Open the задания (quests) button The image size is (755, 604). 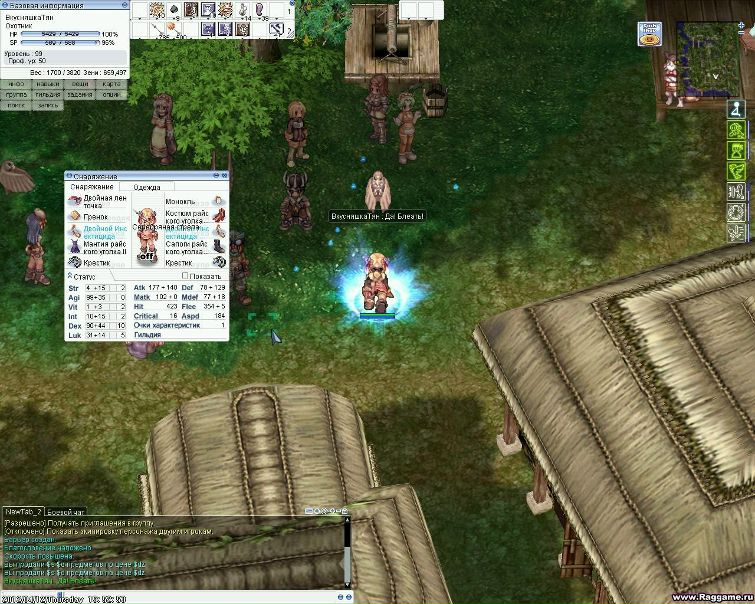click(x=80, y=95)
